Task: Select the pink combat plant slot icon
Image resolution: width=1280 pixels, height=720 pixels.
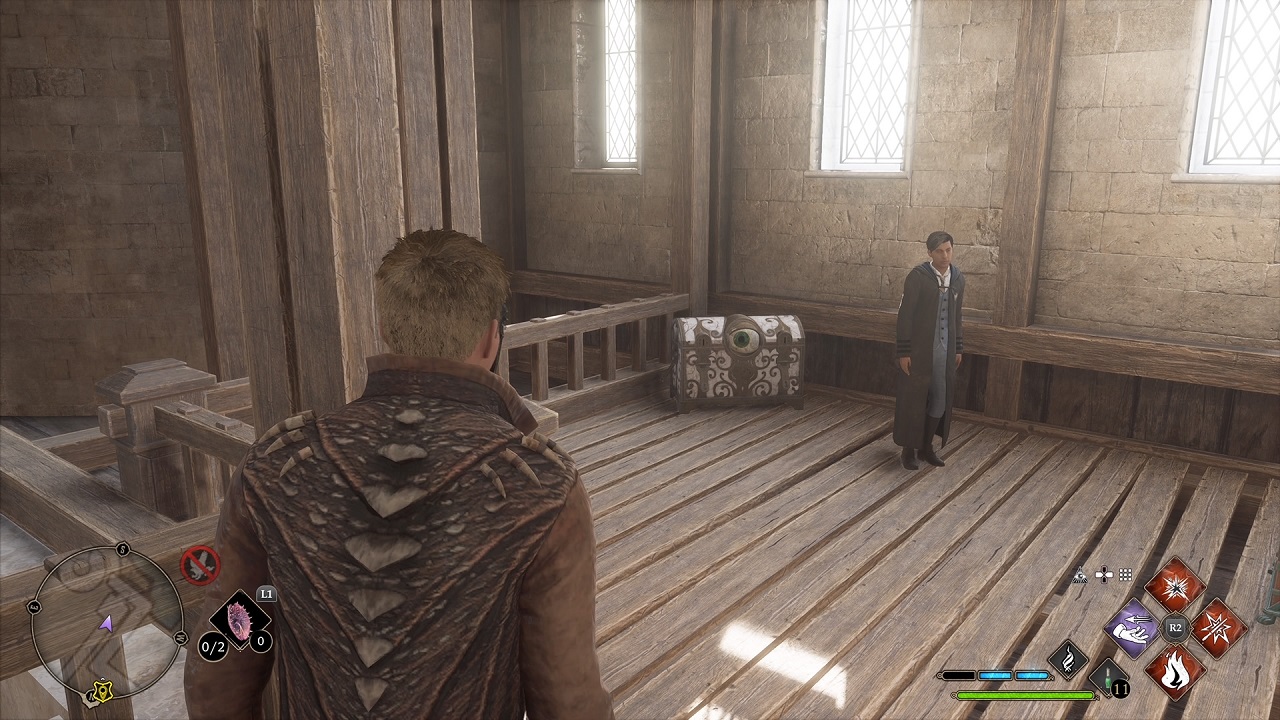Action: coord(239,620)
